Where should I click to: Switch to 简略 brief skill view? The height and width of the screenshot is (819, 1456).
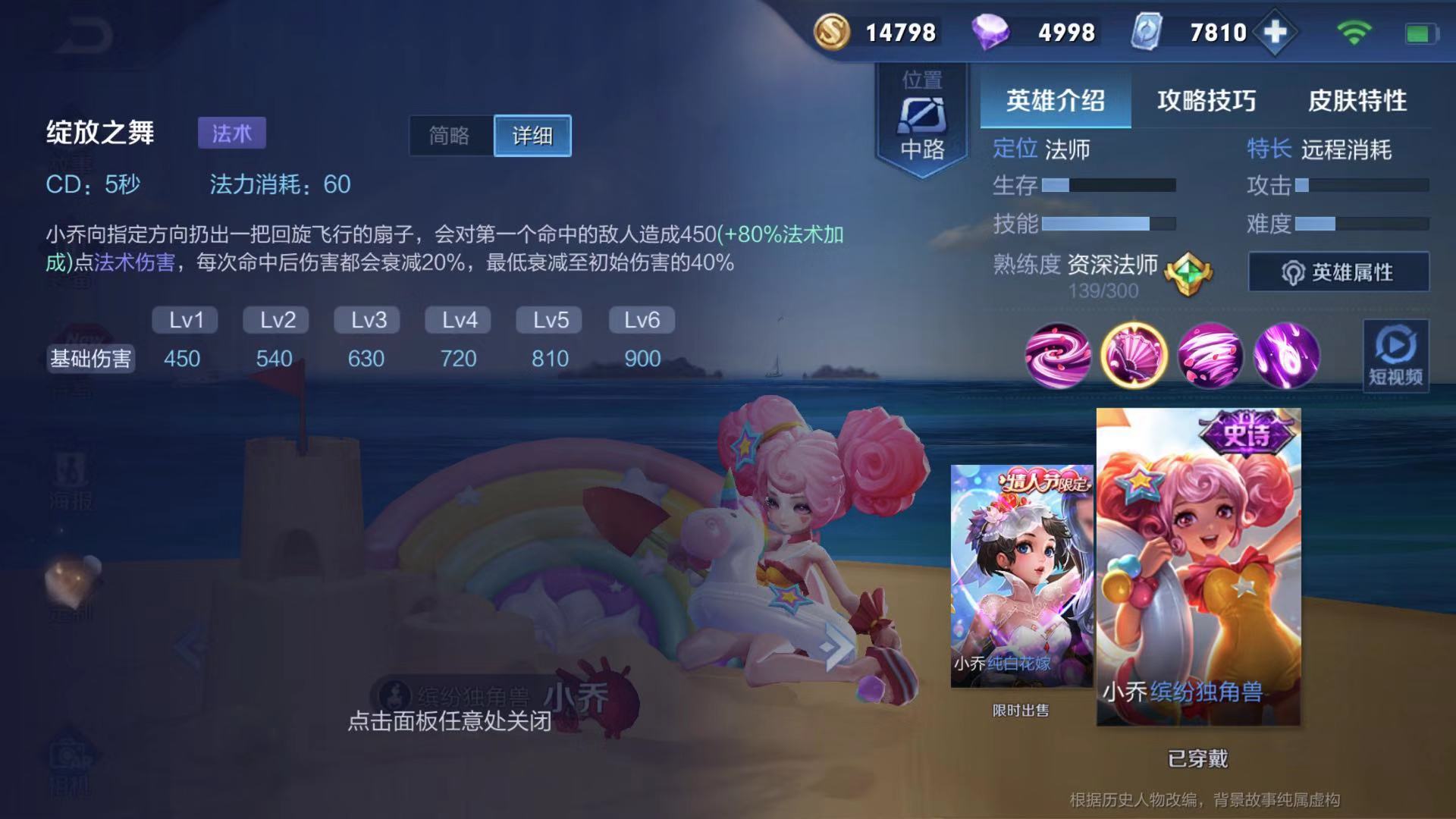449,136
